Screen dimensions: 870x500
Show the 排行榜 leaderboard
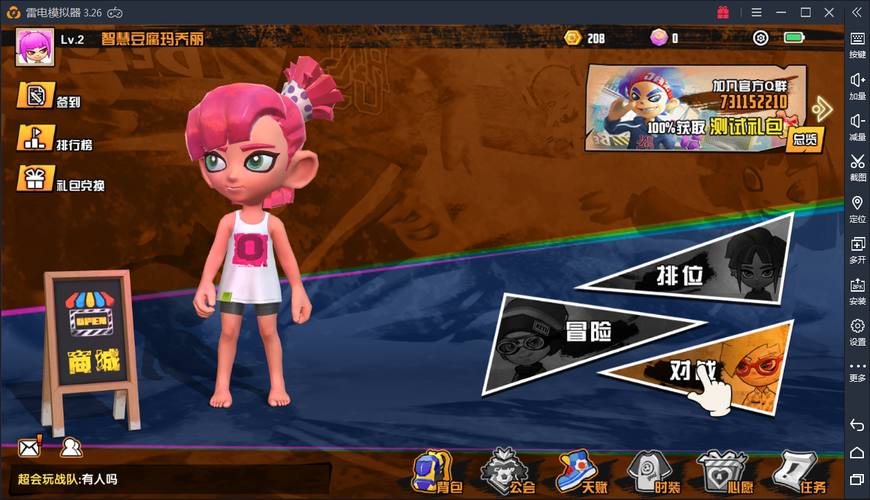coord(55,140)
